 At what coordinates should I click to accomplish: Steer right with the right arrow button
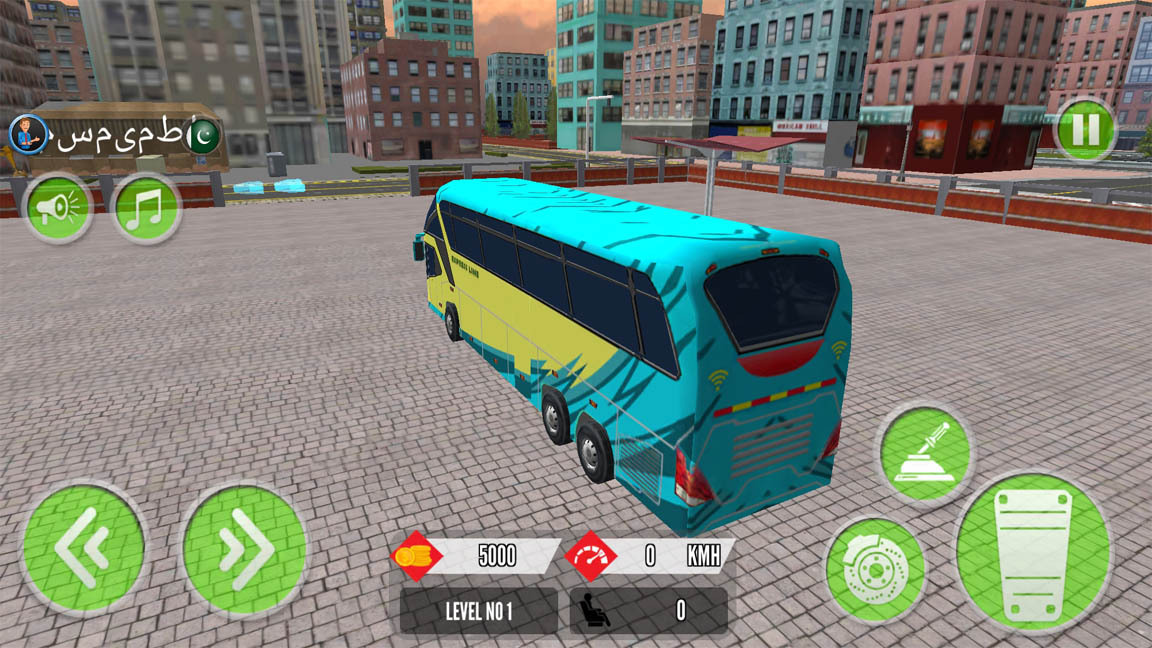(x=244, y=549)
